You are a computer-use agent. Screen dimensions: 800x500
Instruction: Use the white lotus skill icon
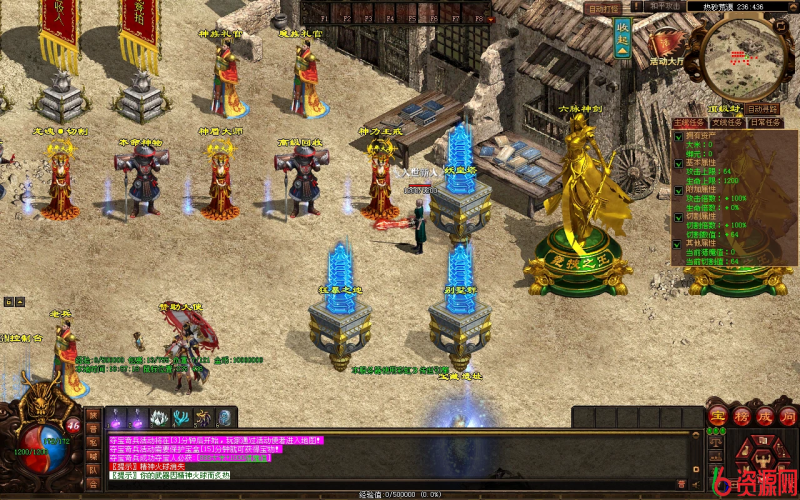[159, 418]
